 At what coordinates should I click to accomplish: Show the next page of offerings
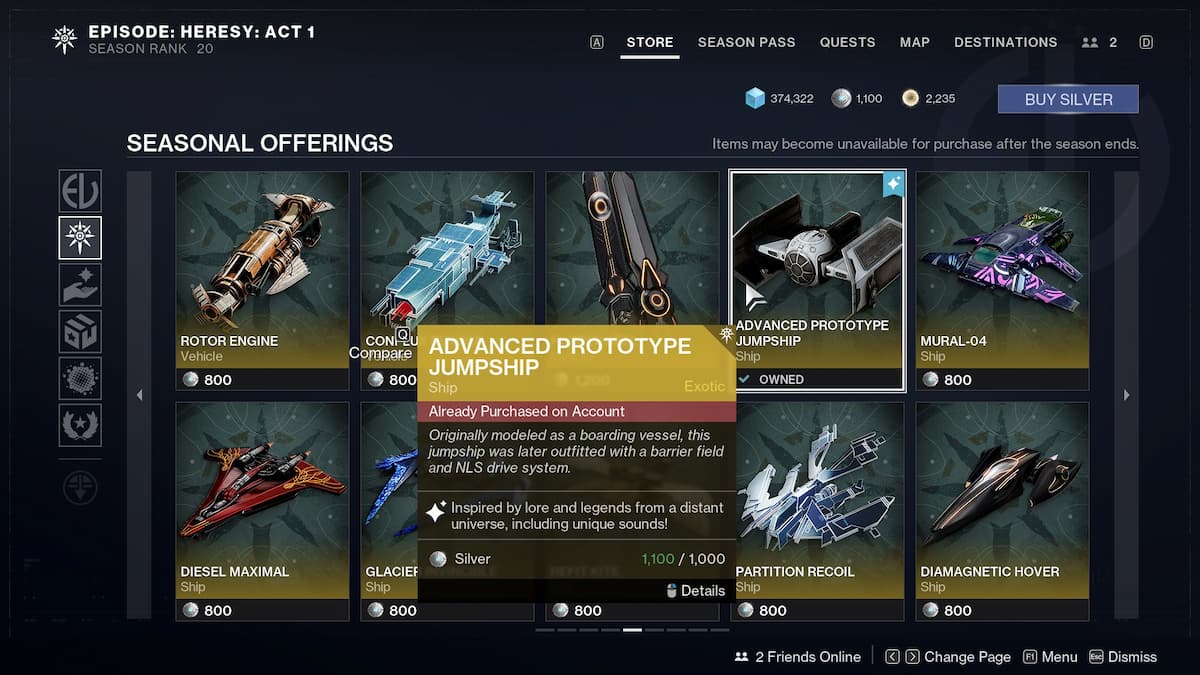1126,395
